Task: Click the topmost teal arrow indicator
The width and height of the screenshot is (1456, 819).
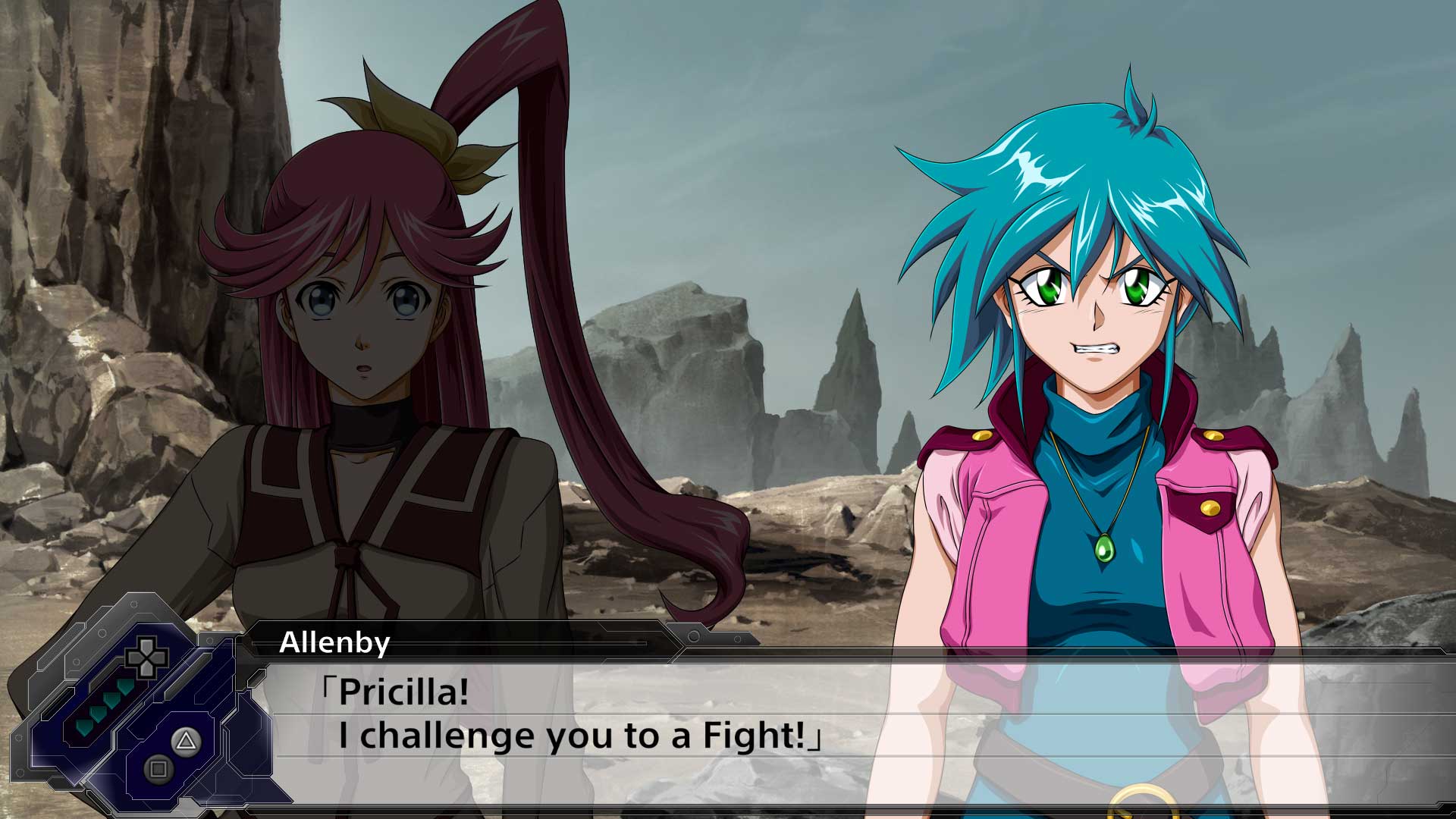Action: [124, 686]
